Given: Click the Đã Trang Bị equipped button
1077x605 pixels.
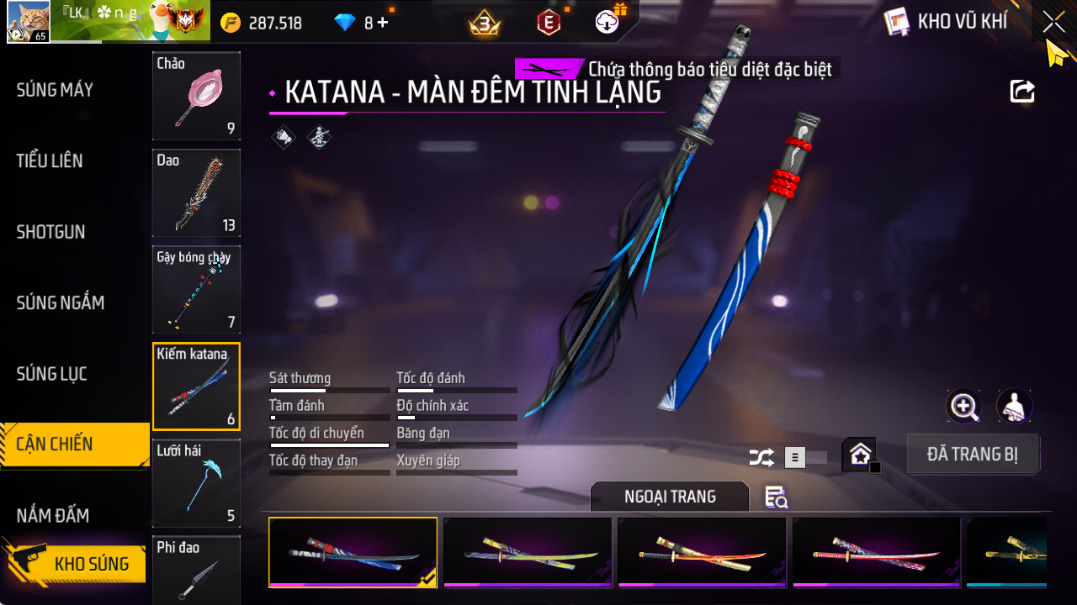Looking at the screenshot, I should pyautogui.click(x=972, y=454).
